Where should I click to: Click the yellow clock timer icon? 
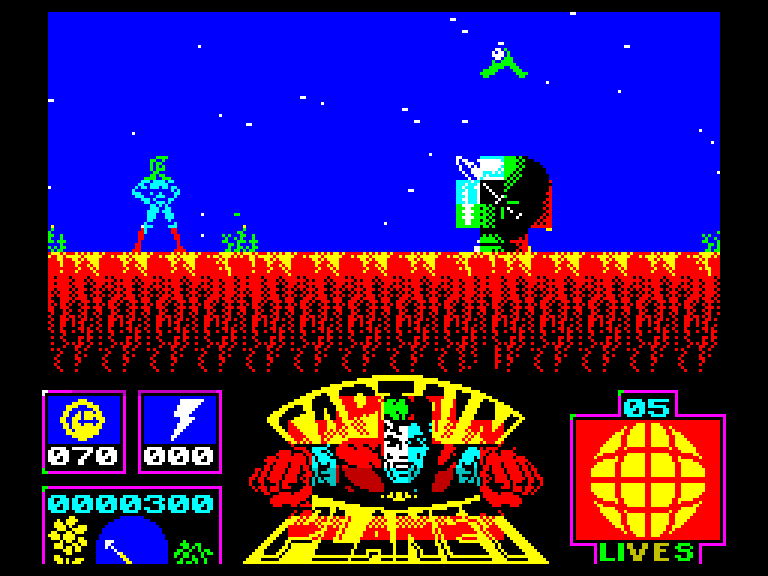pos(83,420)
